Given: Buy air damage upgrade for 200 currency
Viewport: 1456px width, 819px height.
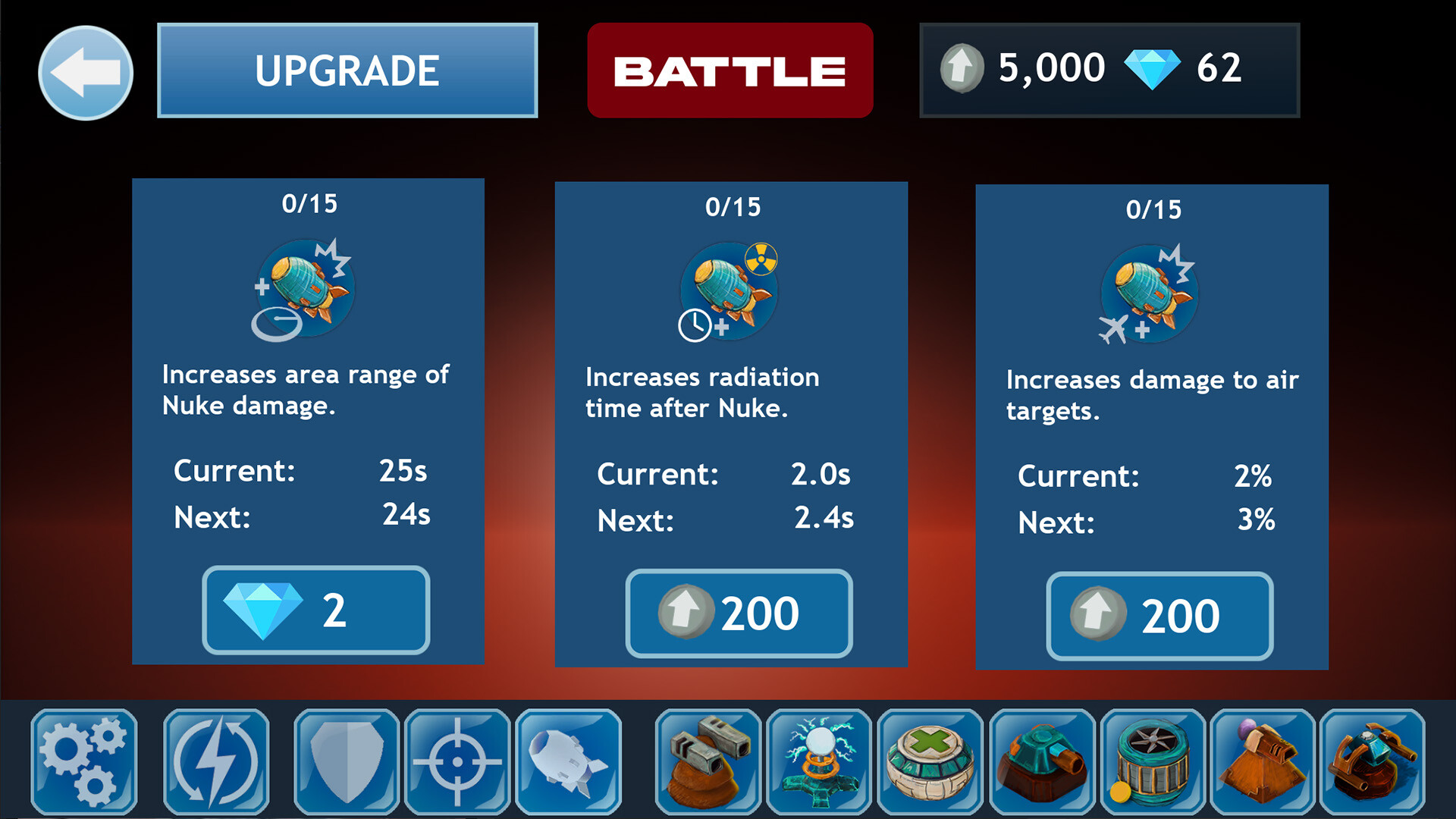Looking at the screenshot, I should pos(1158,614).
